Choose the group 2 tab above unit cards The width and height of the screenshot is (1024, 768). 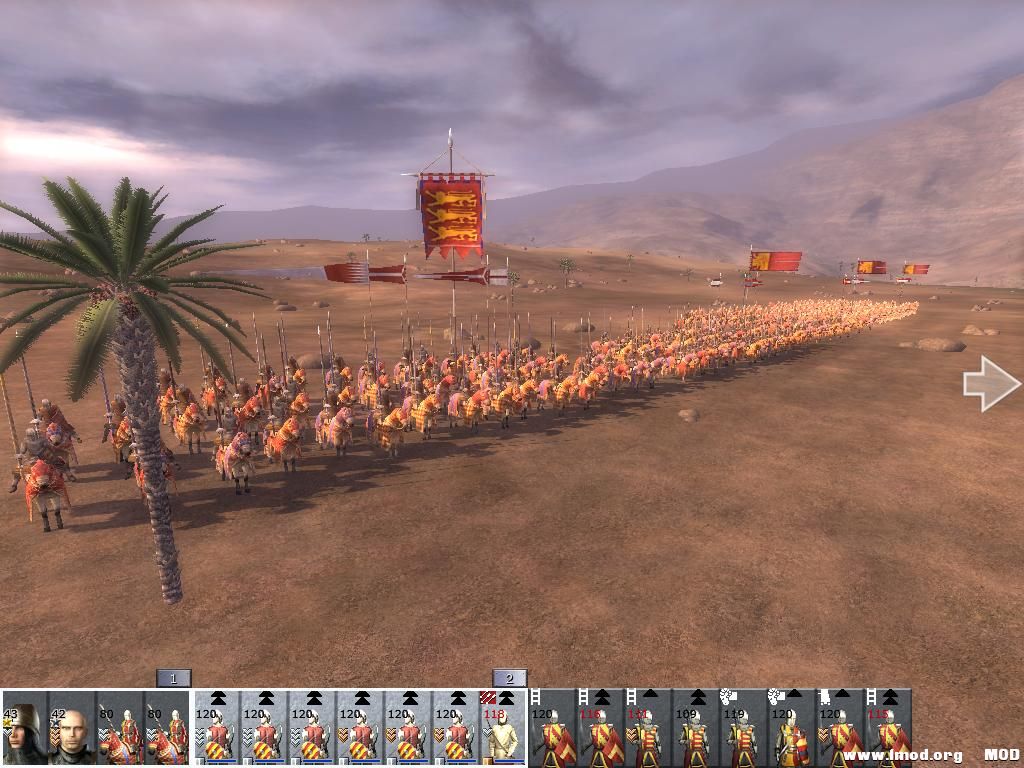(509, 678)
